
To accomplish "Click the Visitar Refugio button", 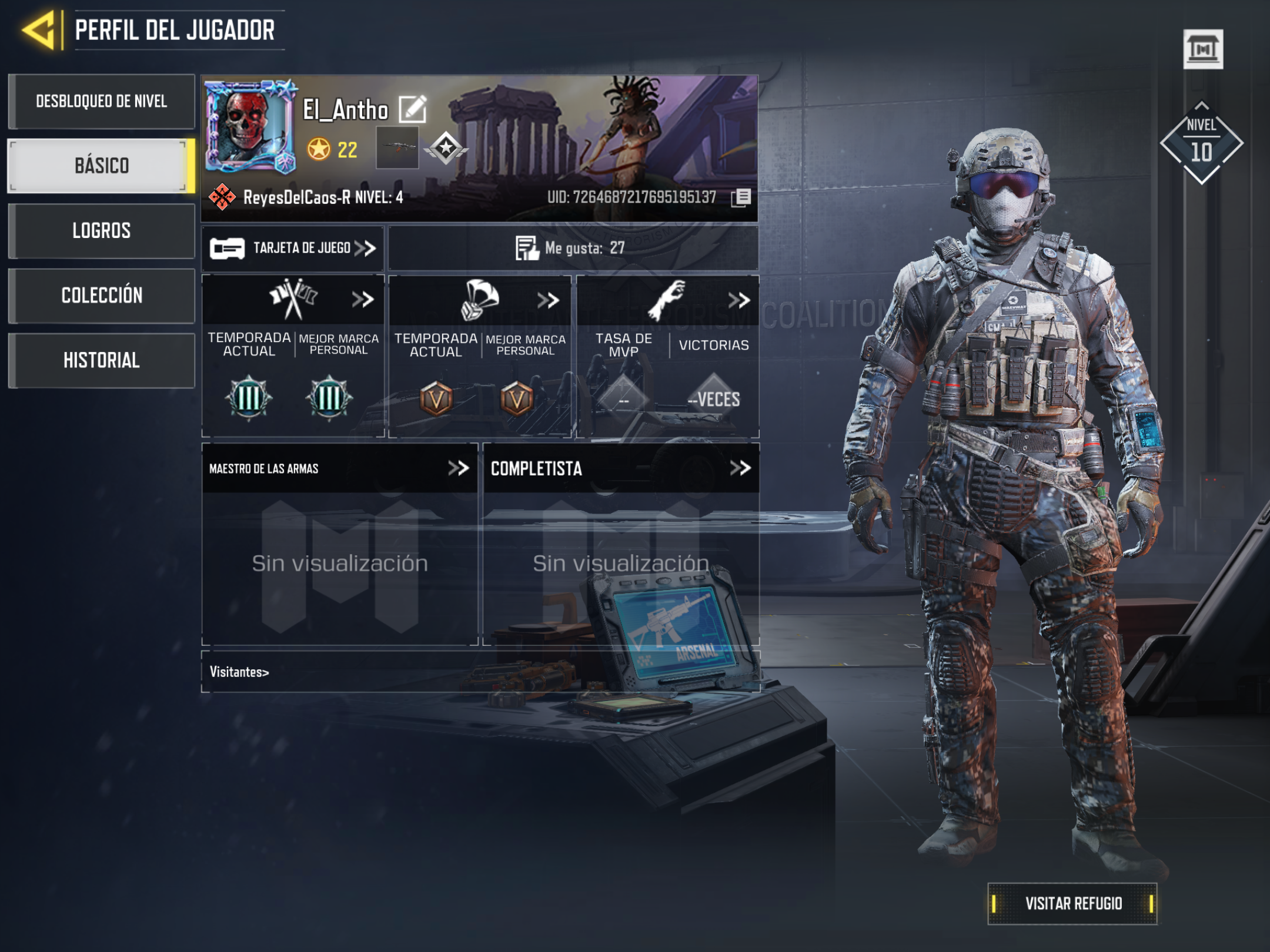I will (1072, 903).
